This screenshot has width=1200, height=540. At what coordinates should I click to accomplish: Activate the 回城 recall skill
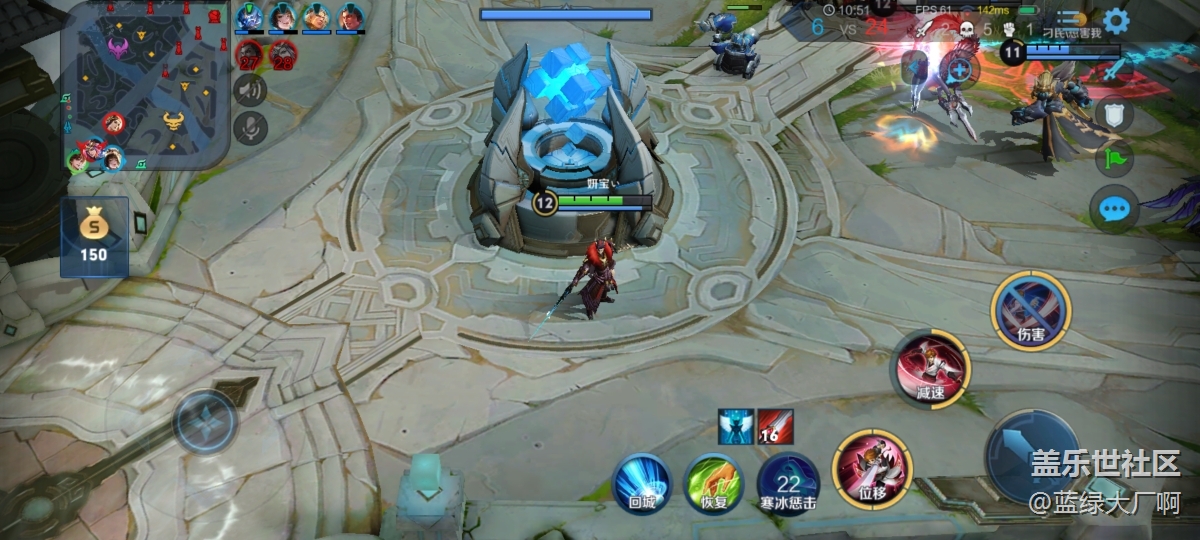[x=641, y=484]
